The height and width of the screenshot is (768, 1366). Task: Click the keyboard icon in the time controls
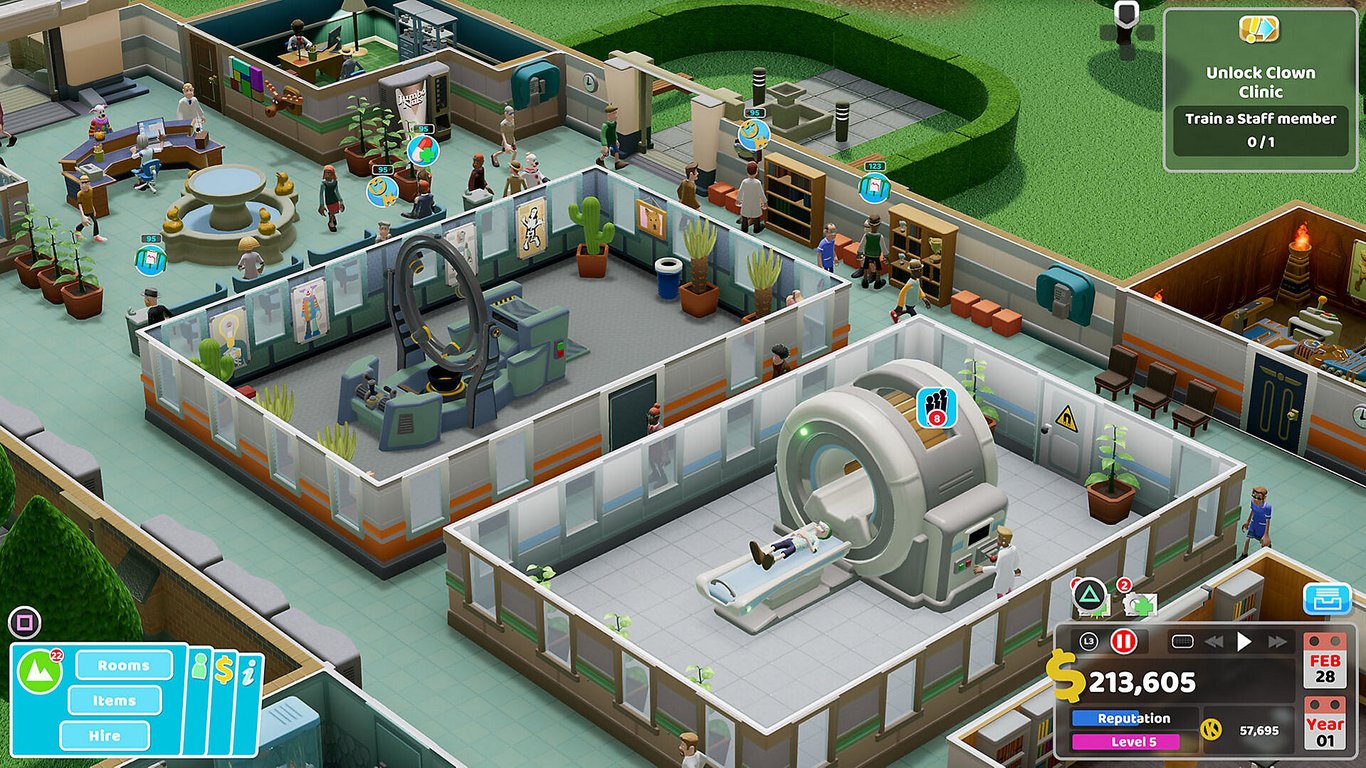pyautogui.click(x=1183, y=641)
